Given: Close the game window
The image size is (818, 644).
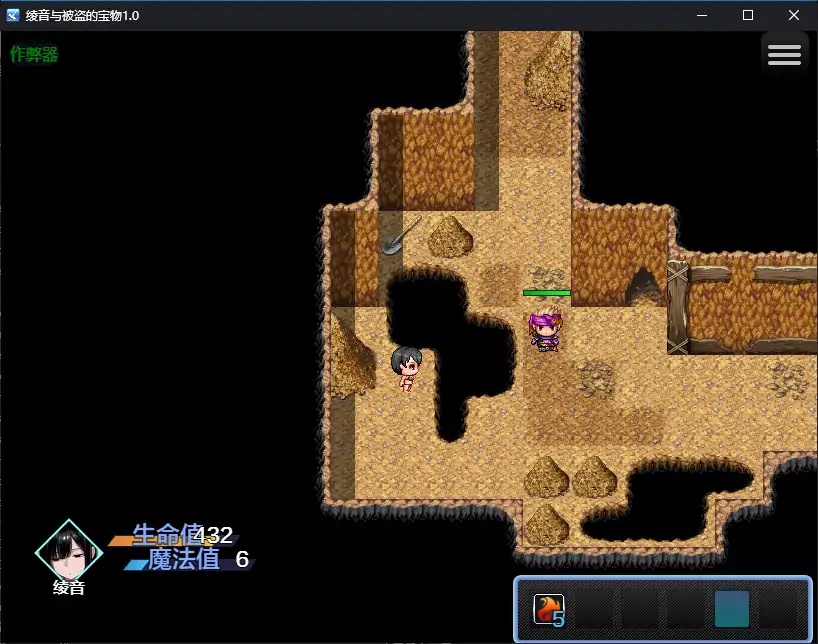Looking at the screenshot, I should [794, 15].
